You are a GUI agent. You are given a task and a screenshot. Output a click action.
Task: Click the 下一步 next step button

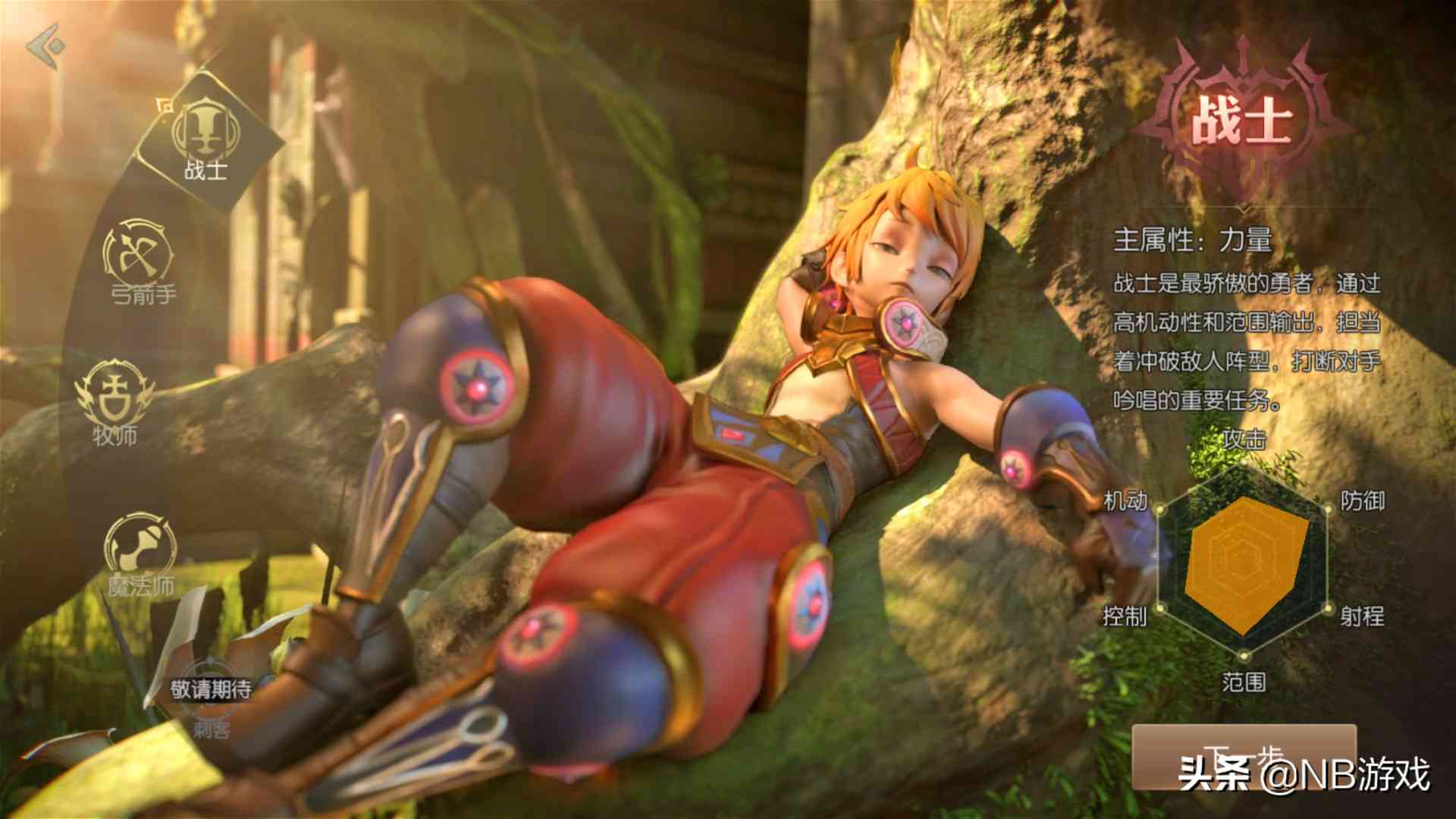coord(1243,755)
